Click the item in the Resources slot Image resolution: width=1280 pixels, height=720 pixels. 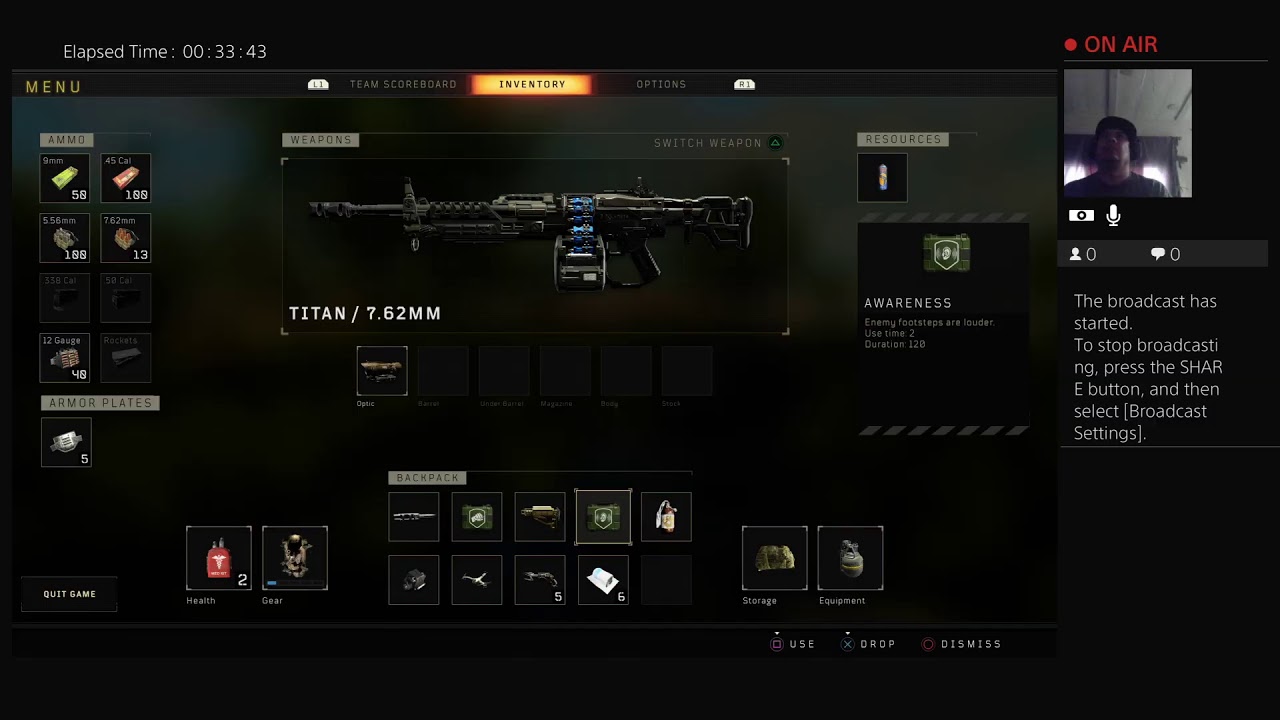click(x=882, y=178)
